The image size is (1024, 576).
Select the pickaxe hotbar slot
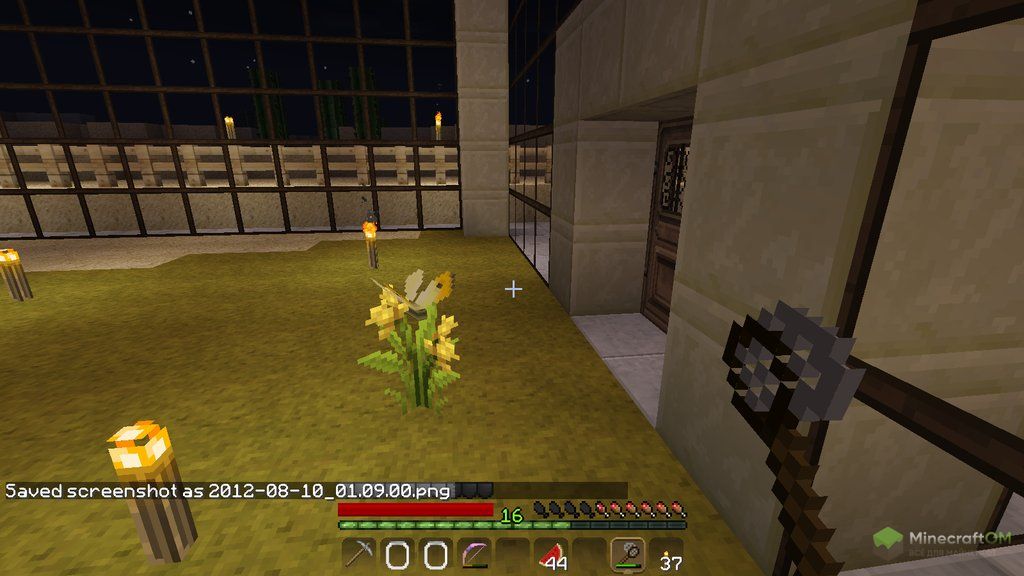click(358, 554)
